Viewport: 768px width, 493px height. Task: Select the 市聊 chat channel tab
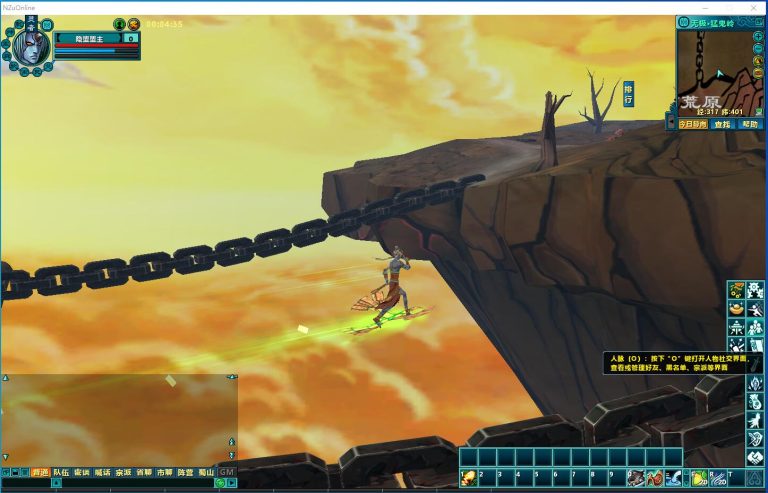tap(164, 472)
